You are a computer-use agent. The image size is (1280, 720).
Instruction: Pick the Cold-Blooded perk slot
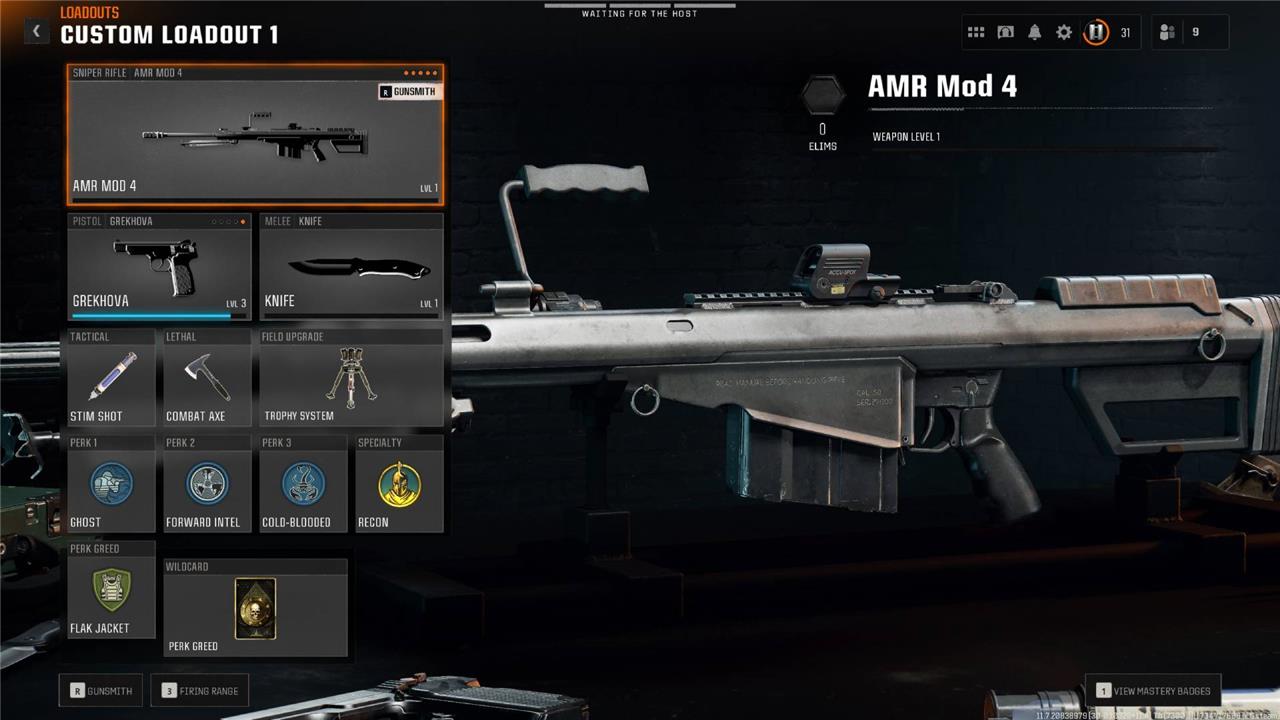pos(303,486)
